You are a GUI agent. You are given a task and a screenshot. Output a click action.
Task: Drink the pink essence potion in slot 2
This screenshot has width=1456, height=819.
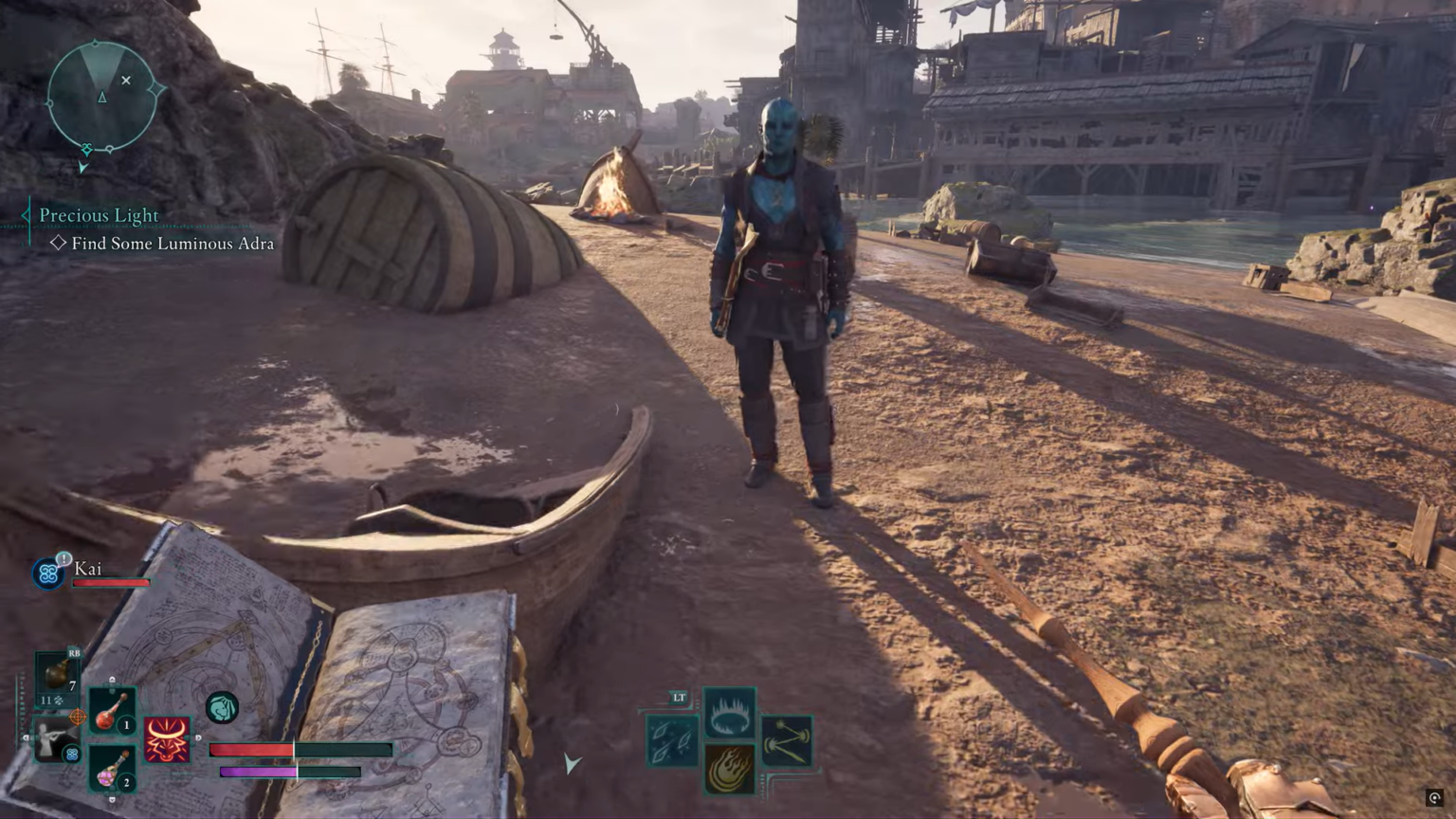pyautogui.click(x=112, y=768)
